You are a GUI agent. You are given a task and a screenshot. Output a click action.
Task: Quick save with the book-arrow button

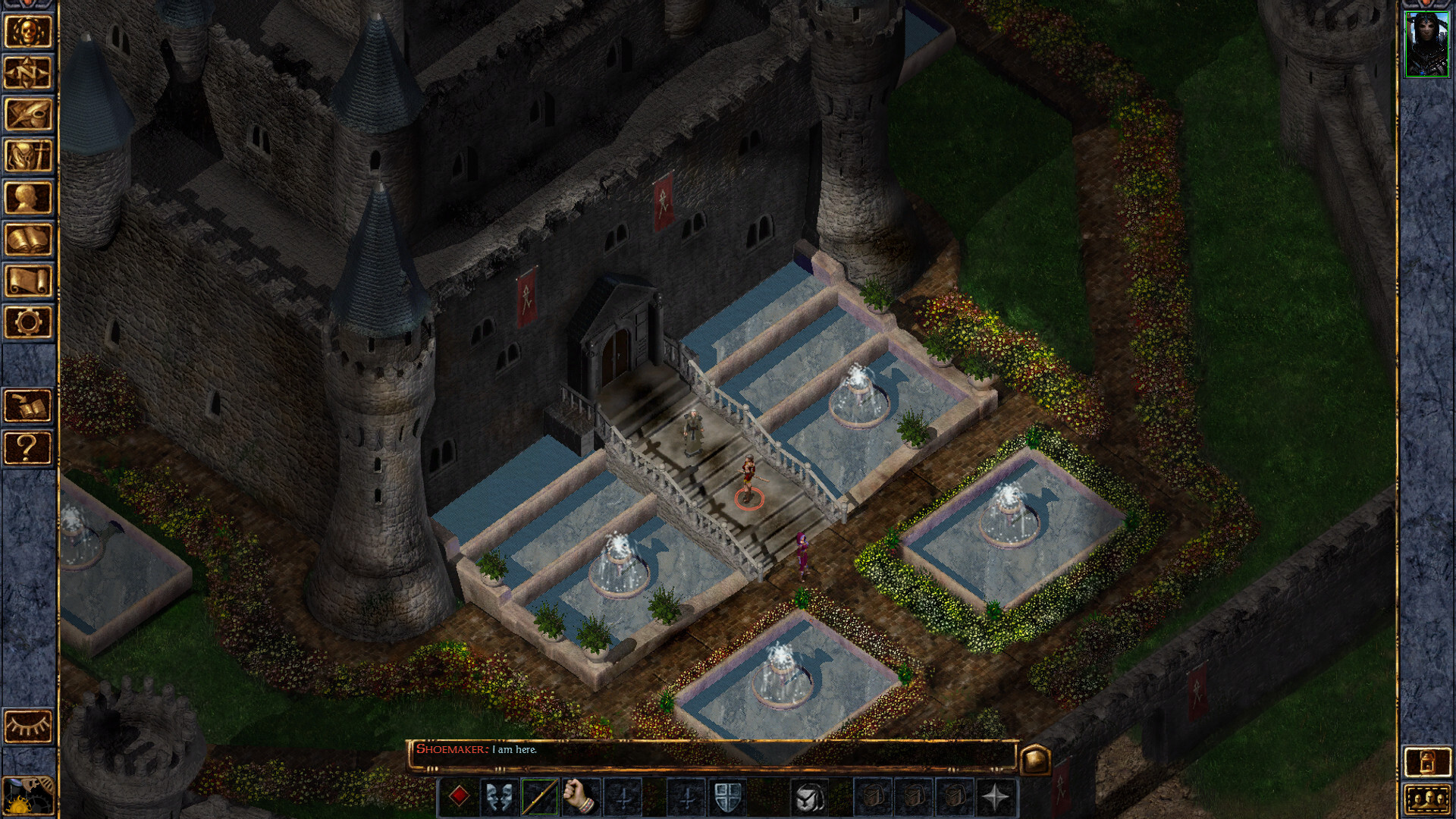pos(28,406)
